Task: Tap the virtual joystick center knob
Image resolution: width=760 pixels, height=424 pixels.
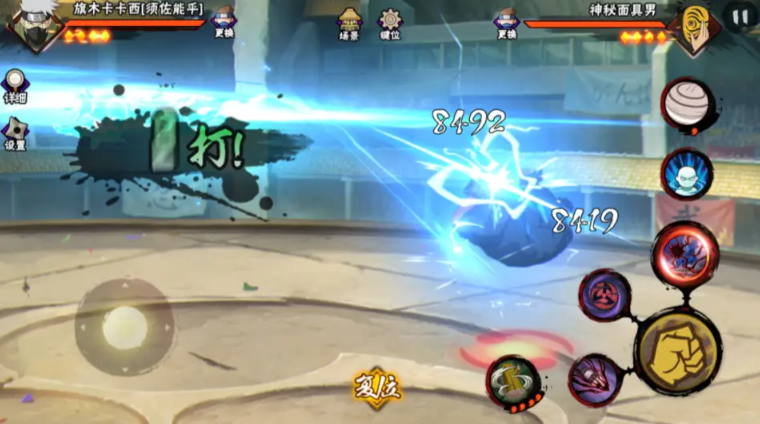Action: pyautogui.click(x=125, y=327)
